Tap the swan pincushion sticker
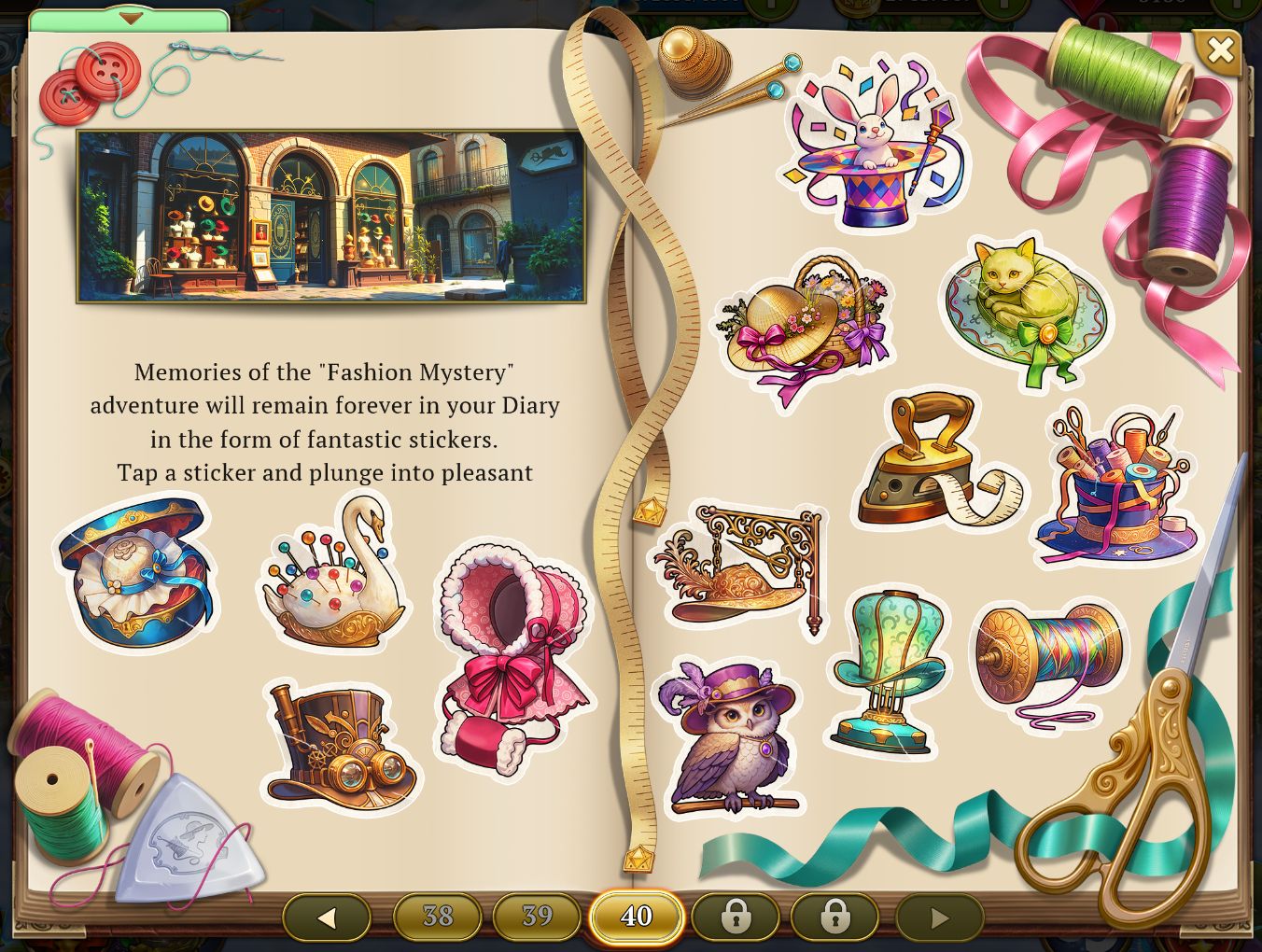Image resolution: width=1262 pixels, height=952 pixels. [x=334, y=579]
